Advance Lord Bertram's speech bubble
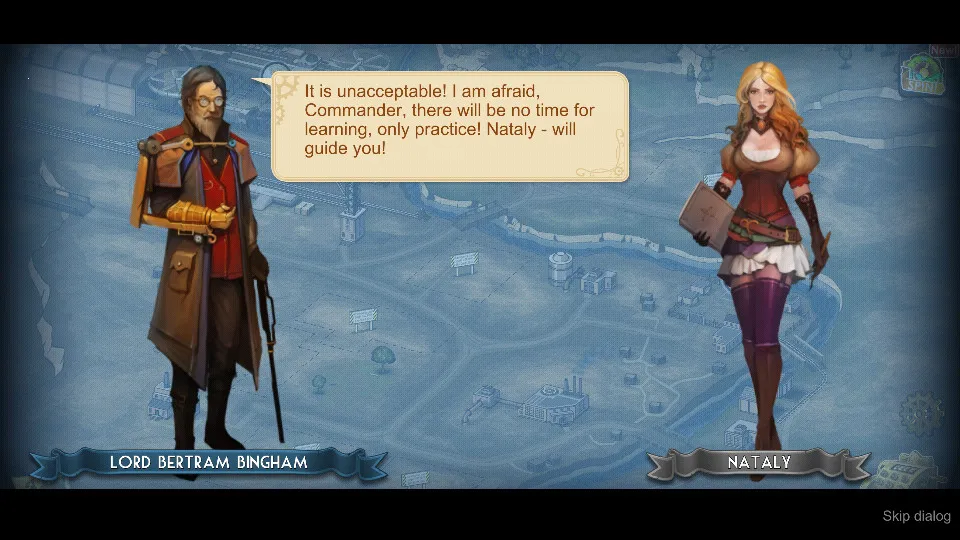The image size is (960, 540). pos(450,126)
